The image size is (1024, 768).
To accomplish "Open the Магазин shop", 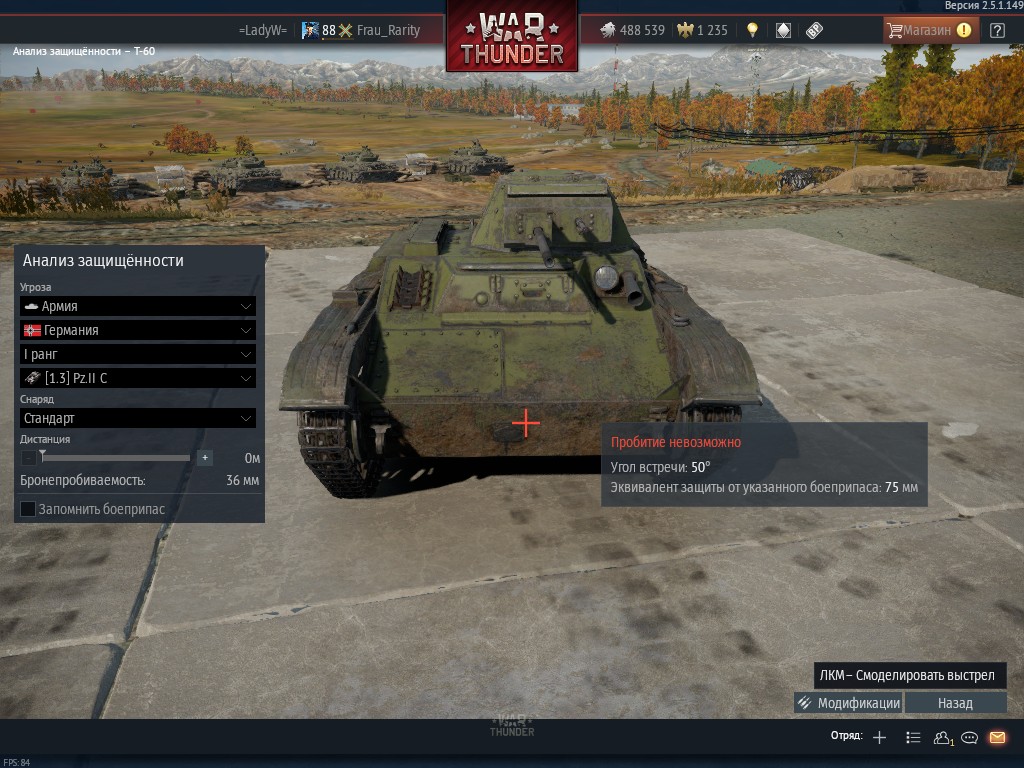I will 930,30.
